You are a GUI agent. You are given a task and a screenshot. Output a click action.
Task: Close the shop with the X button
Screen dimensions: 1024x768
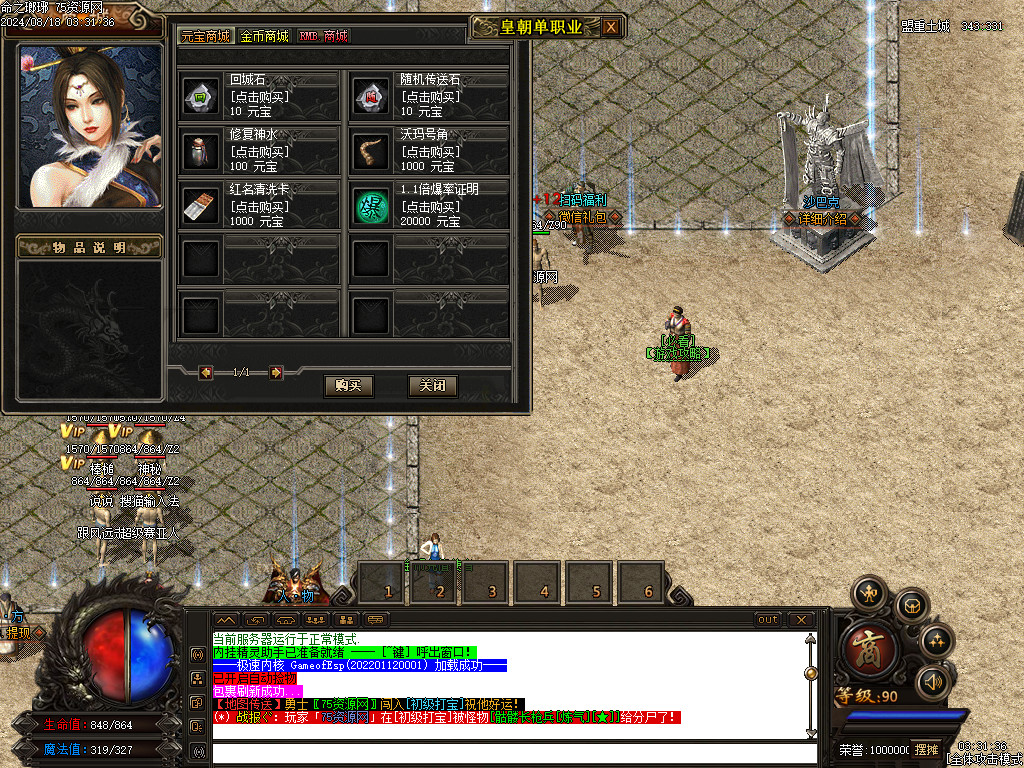pyautogui.click(x=611, y=27)
